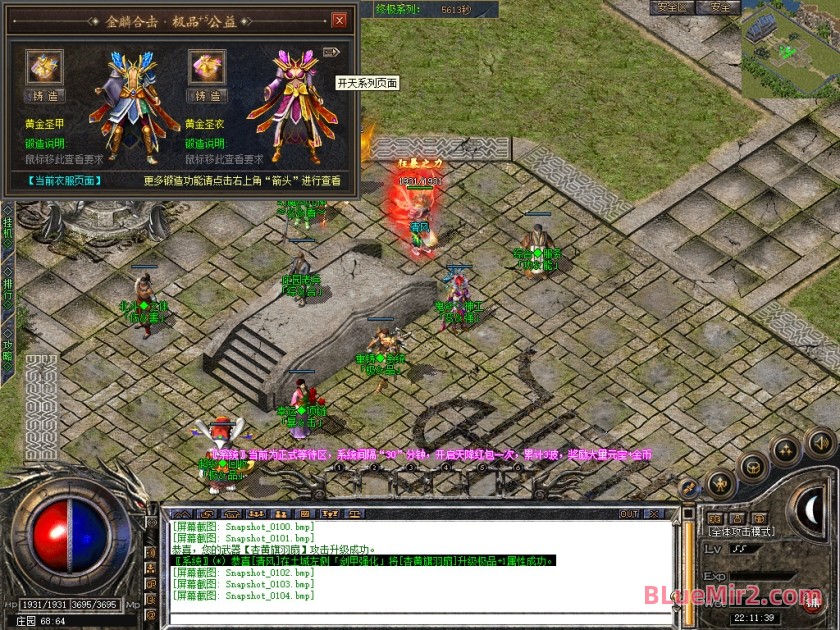Open the next series page arrow

[332, 52]
